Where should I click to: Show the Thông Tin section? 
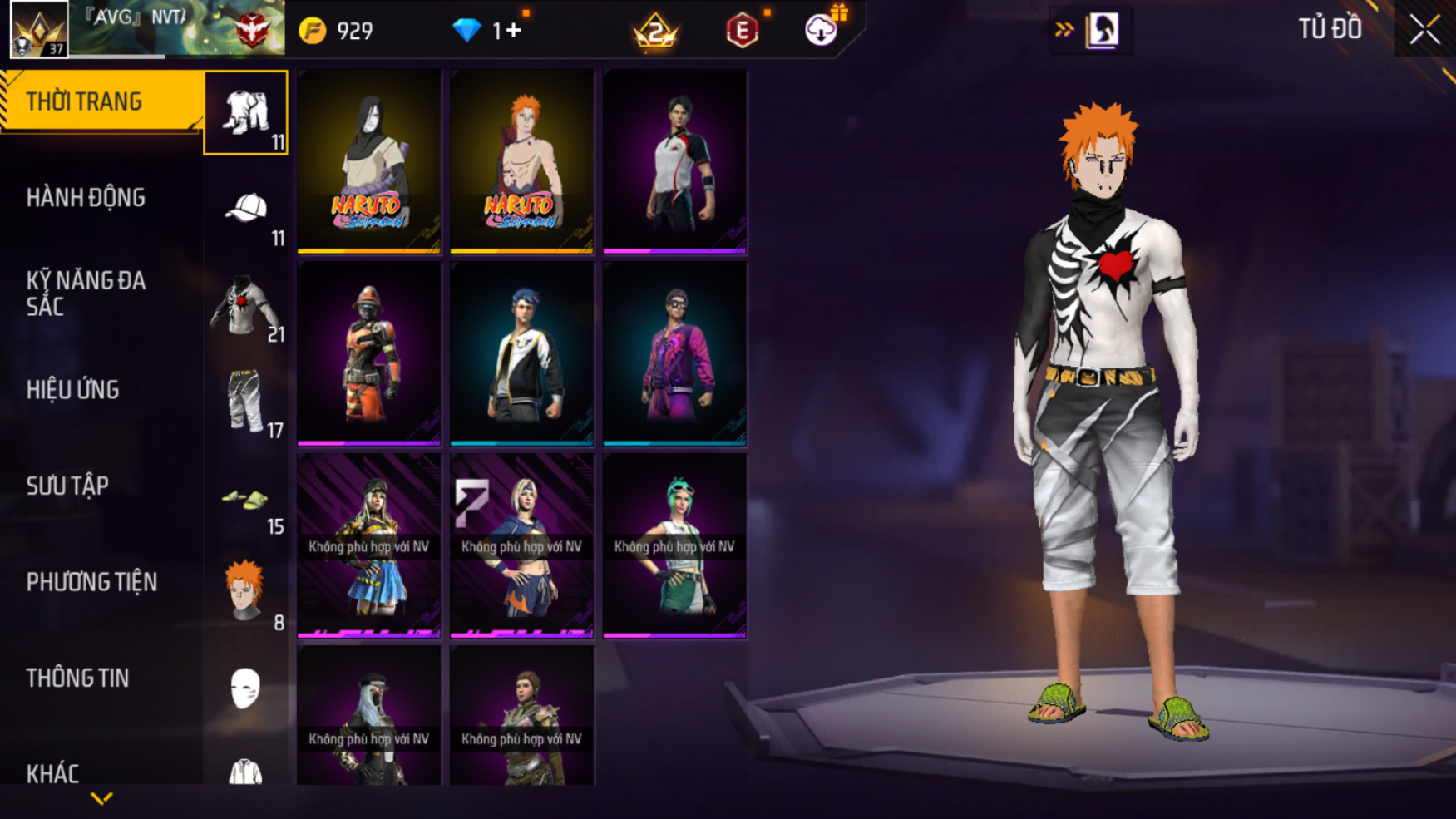(78, 678)
